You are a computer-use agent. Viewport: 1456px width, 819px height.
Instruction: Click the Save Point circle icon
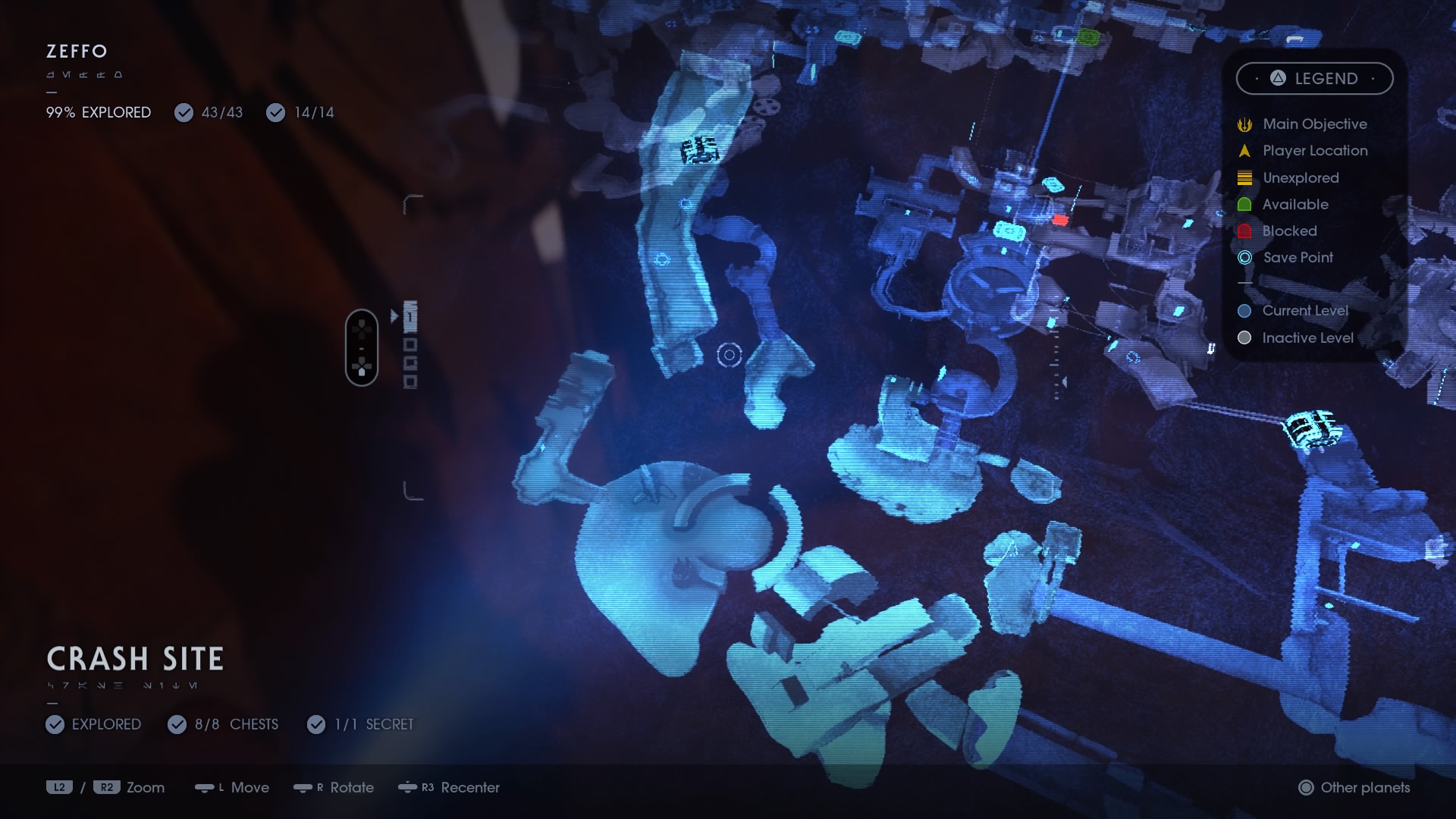point(1244,258)
